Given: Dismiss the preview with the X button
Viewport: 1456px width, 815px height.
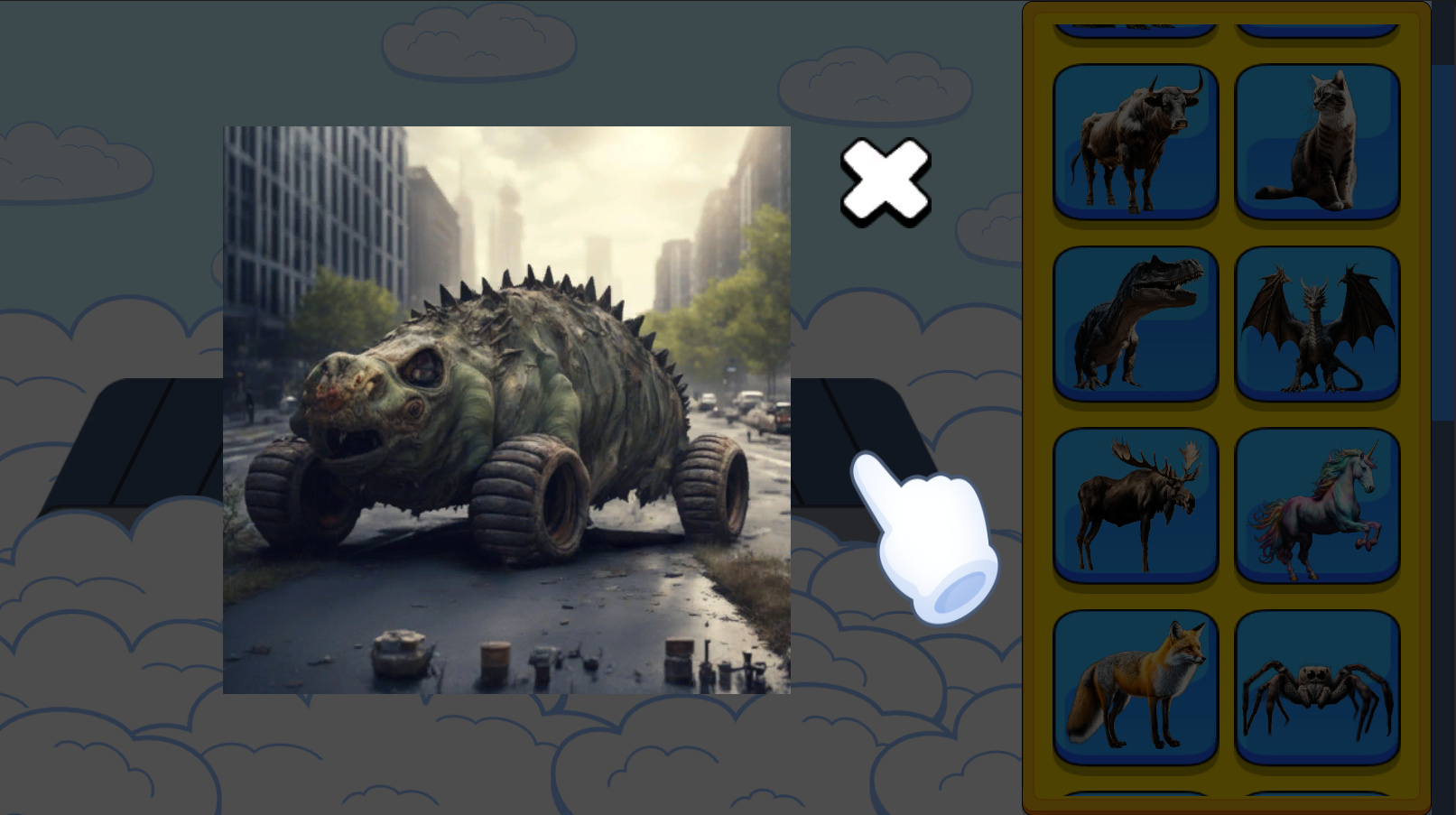Looking at the screenshot, I should 886,183.
